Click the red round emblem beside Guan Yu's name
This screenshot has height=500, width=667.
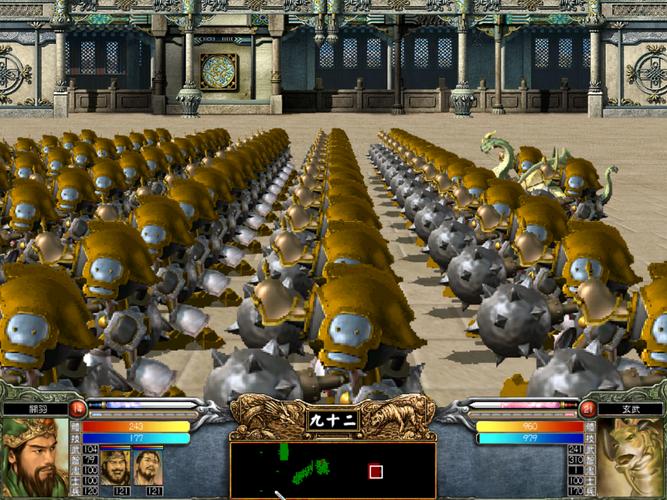[x=78, y=408]
